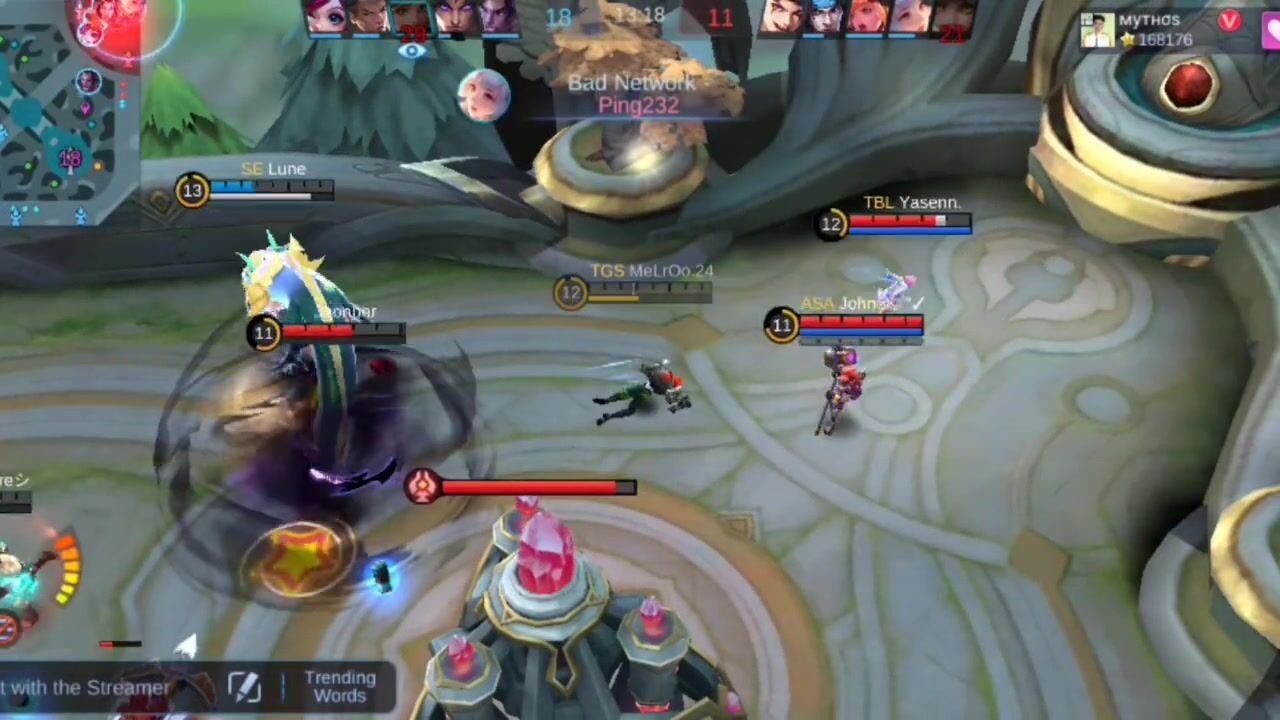Click the red V badge
This screenshot has width=1280, height=720.
point(1229,21)
